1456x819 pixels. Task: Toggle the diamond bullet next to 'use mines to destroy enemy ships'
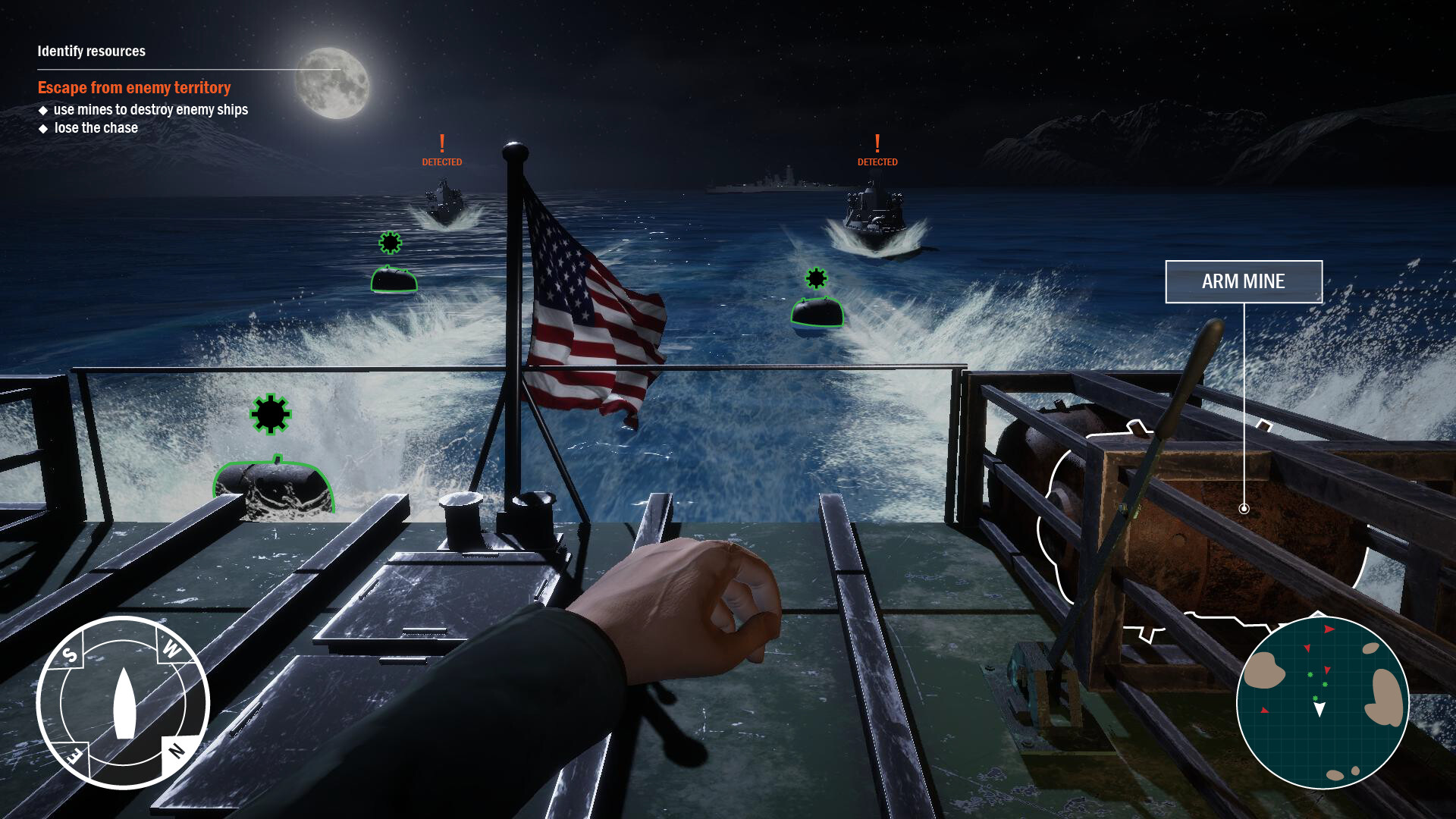click(x=42, y=110)
